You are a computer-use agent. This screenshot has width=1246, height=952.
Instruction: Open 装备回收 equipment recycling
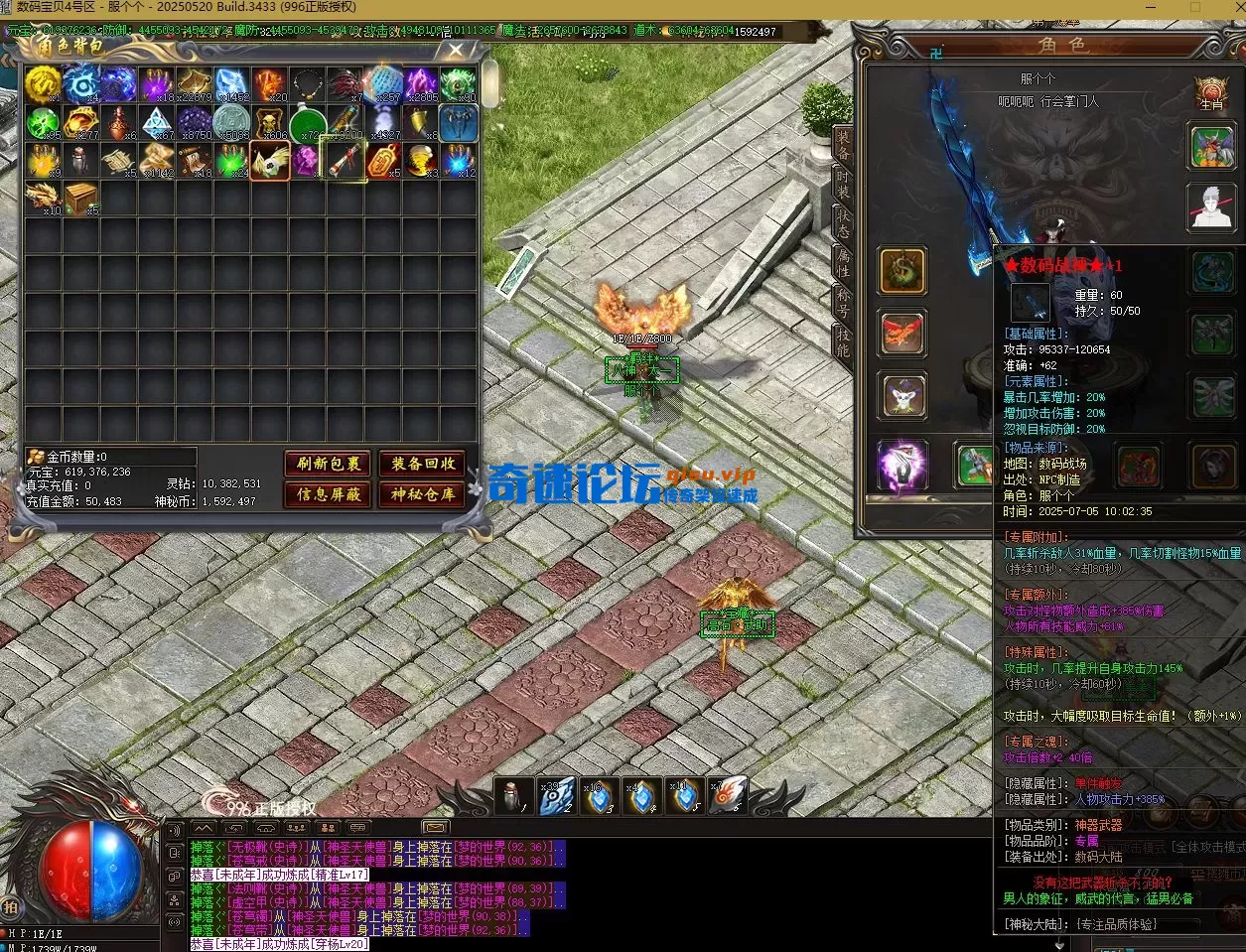pyautogui.click(x=422, y=464)
